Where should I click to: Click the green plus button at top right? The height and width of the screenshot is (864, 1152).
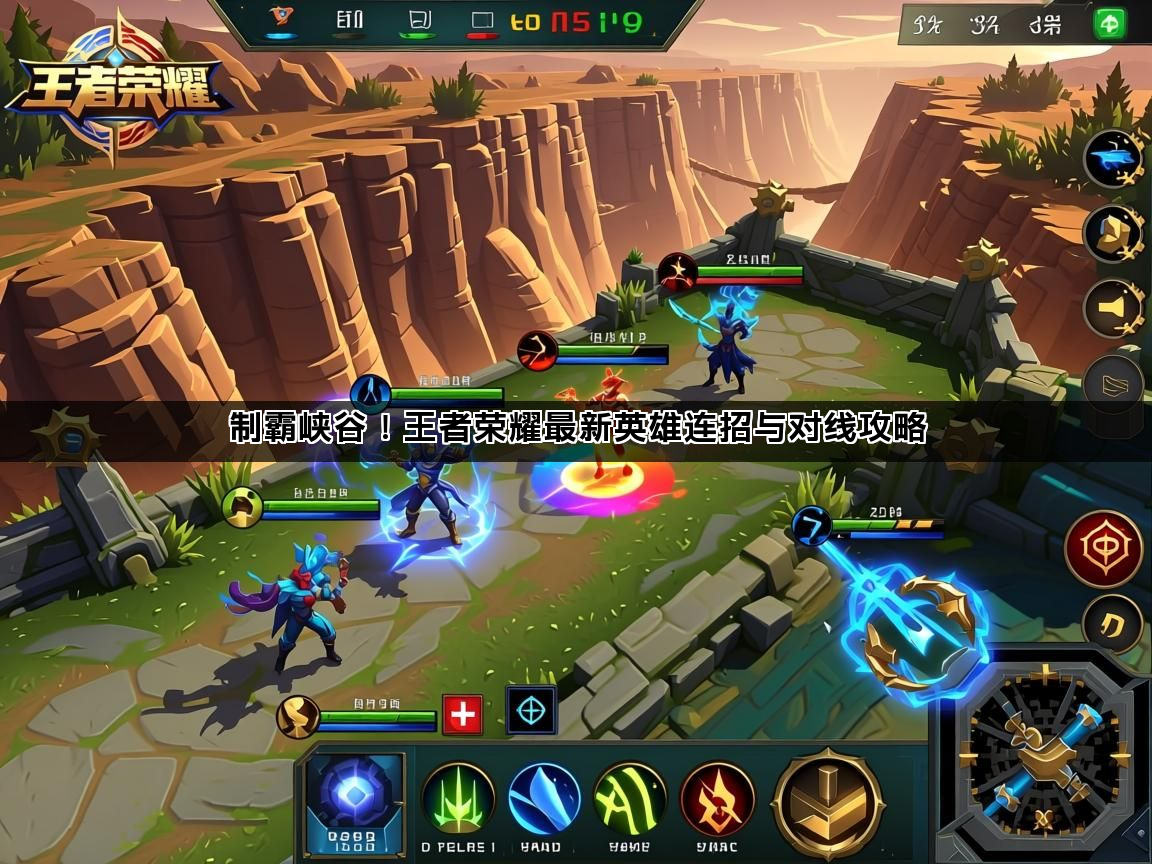click(1109, 24)
